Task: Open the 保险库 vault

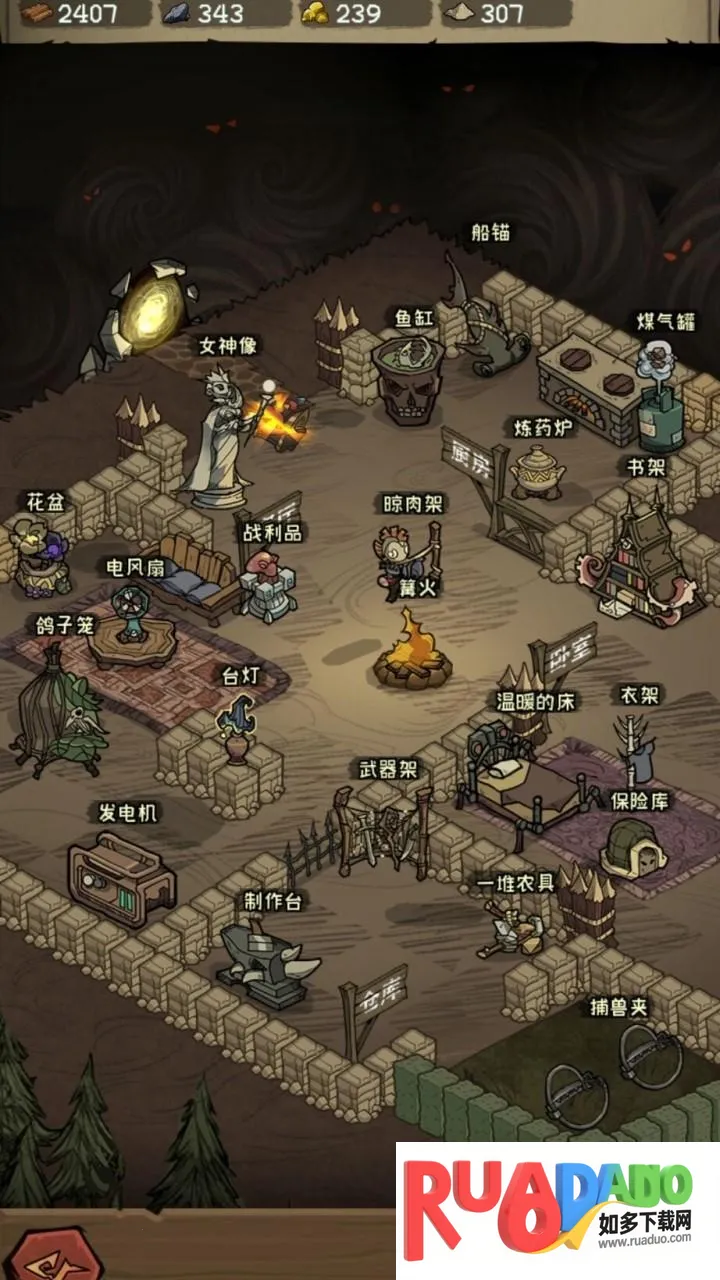Action: click(633, 849)
